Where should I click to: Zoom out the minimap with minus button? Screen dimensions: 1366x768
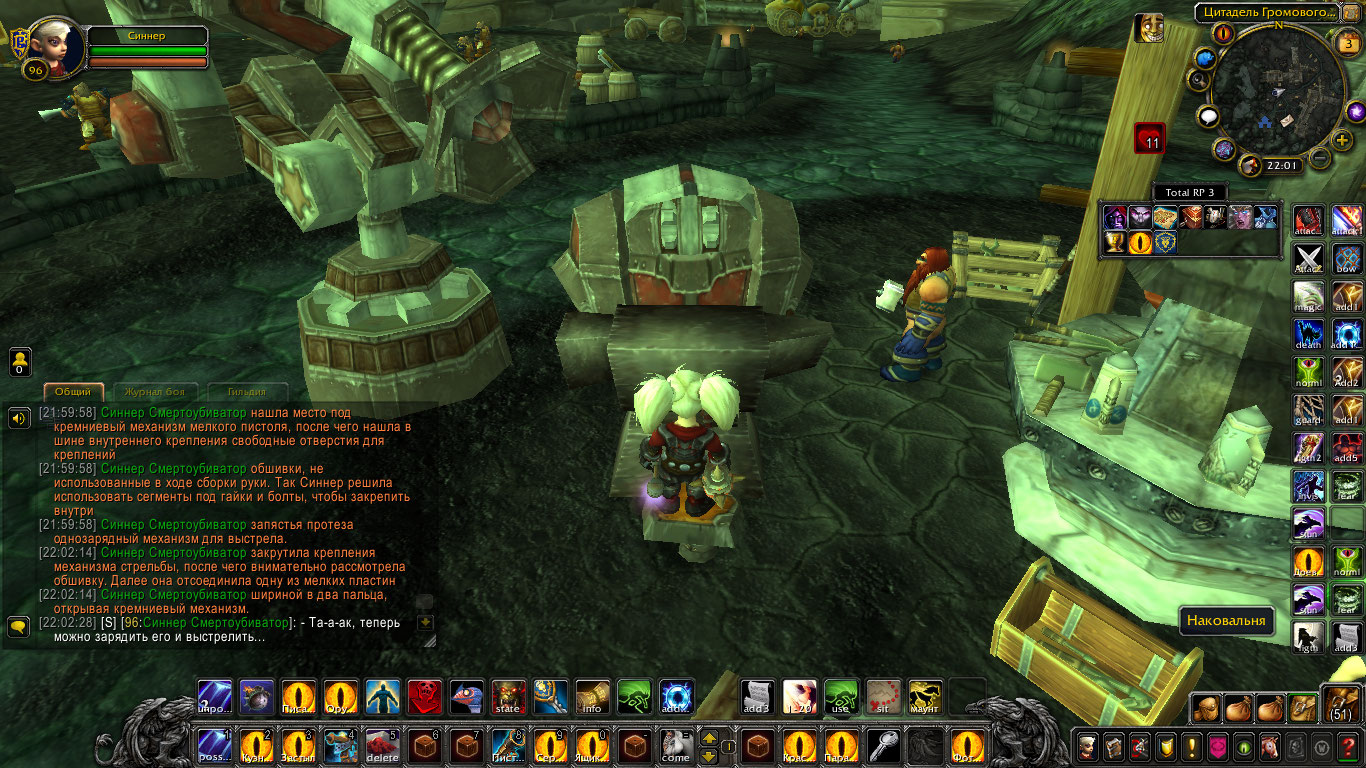pyautogui.click(x=1320, y=157)
